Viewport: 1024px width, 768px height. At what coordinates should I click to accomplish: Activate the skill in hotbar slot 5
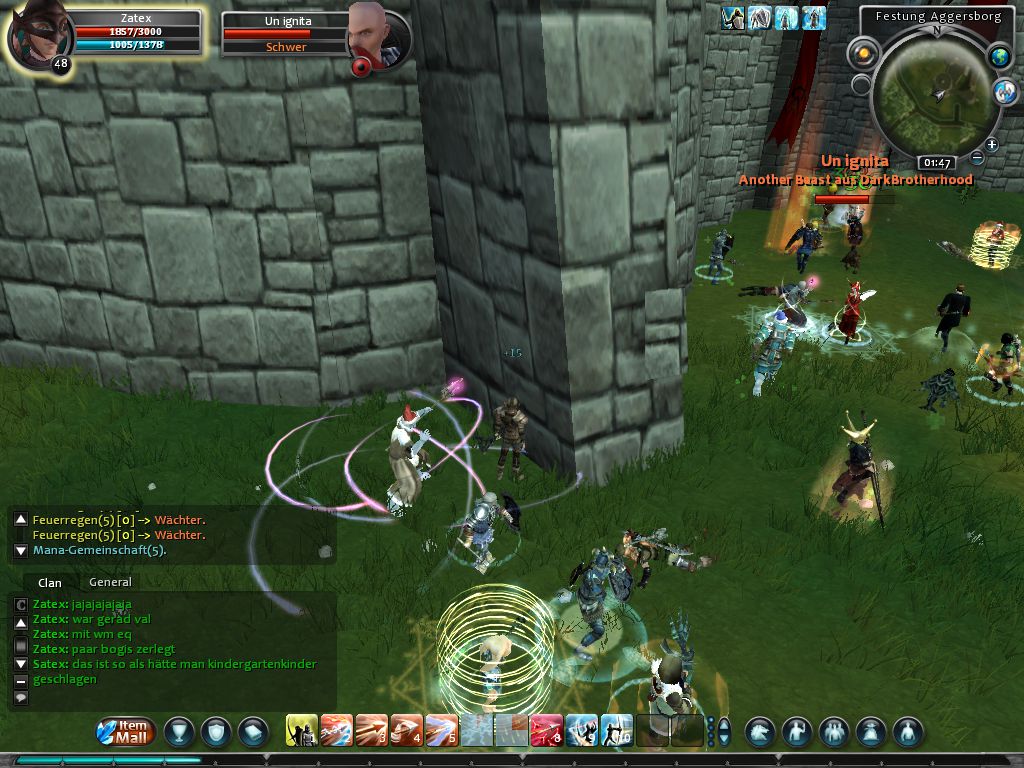click(x=442, y=731)
